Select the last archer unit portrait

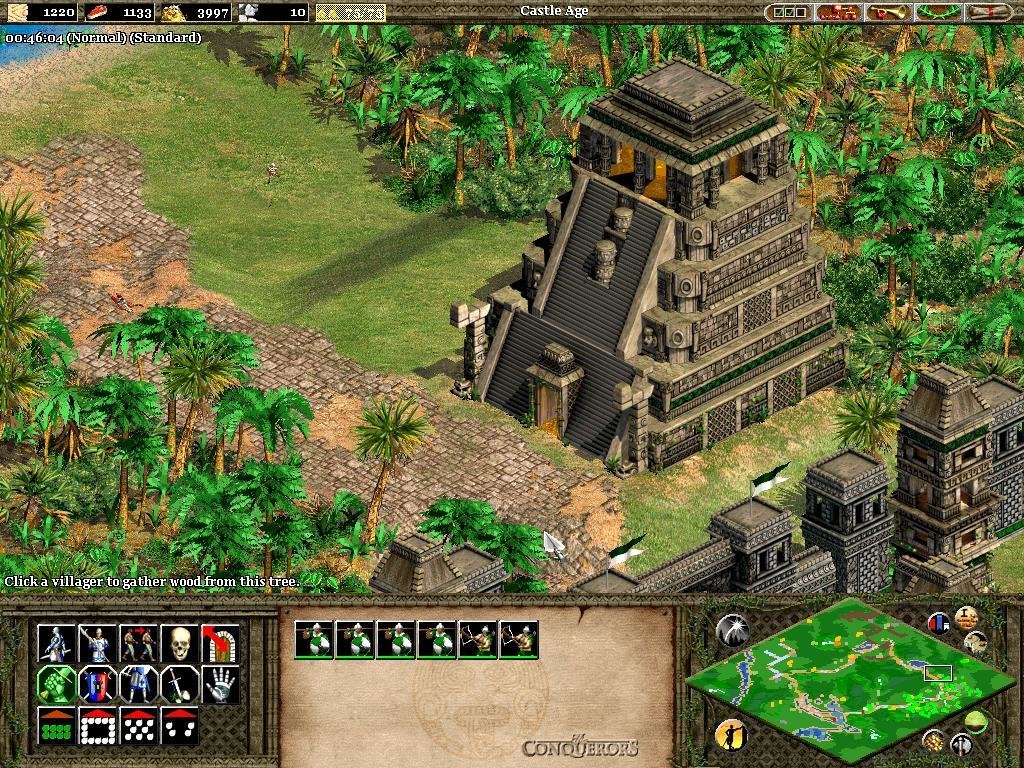coord(519,639)
